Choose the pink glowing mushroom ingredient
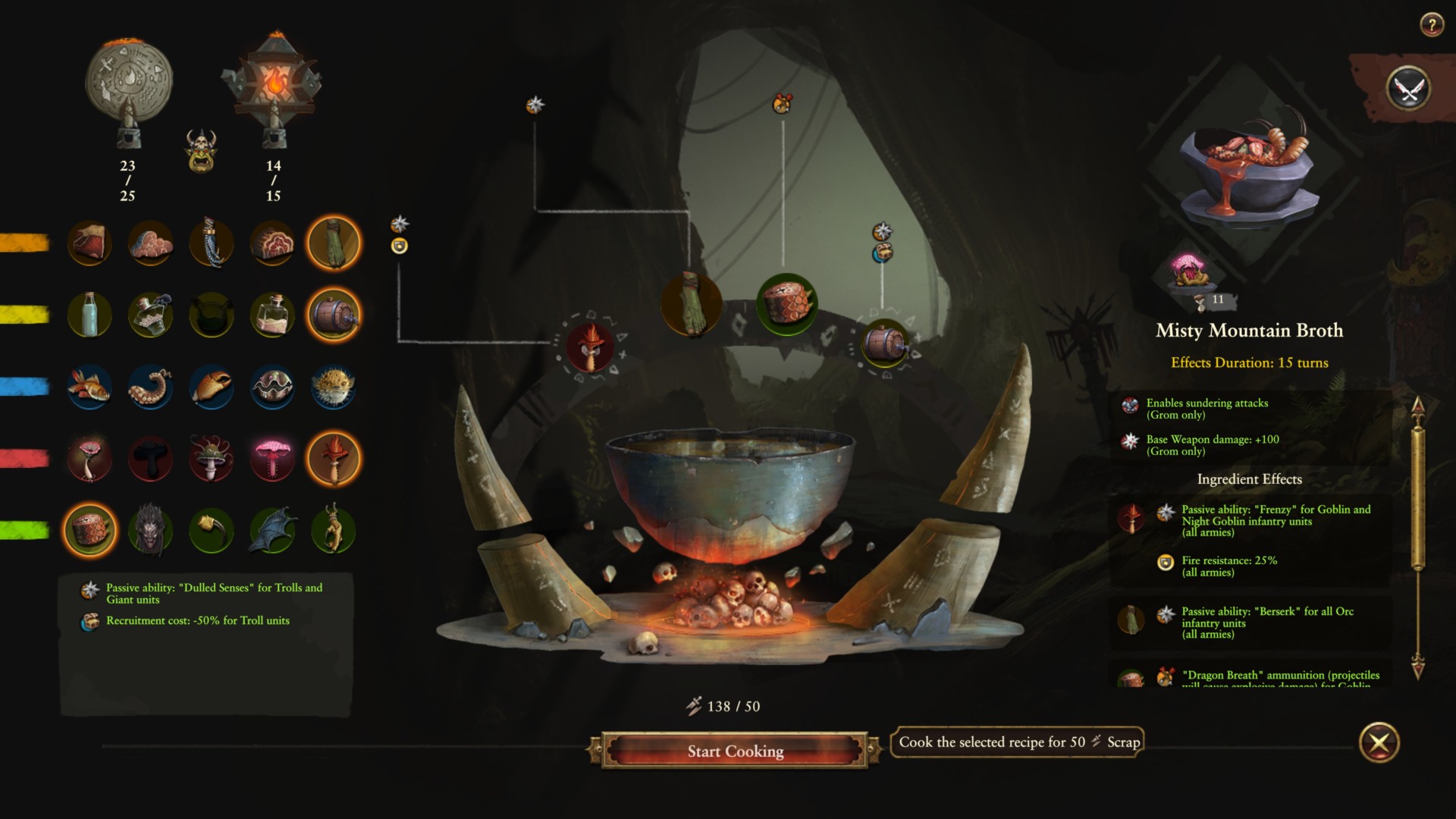 [272, 458]
